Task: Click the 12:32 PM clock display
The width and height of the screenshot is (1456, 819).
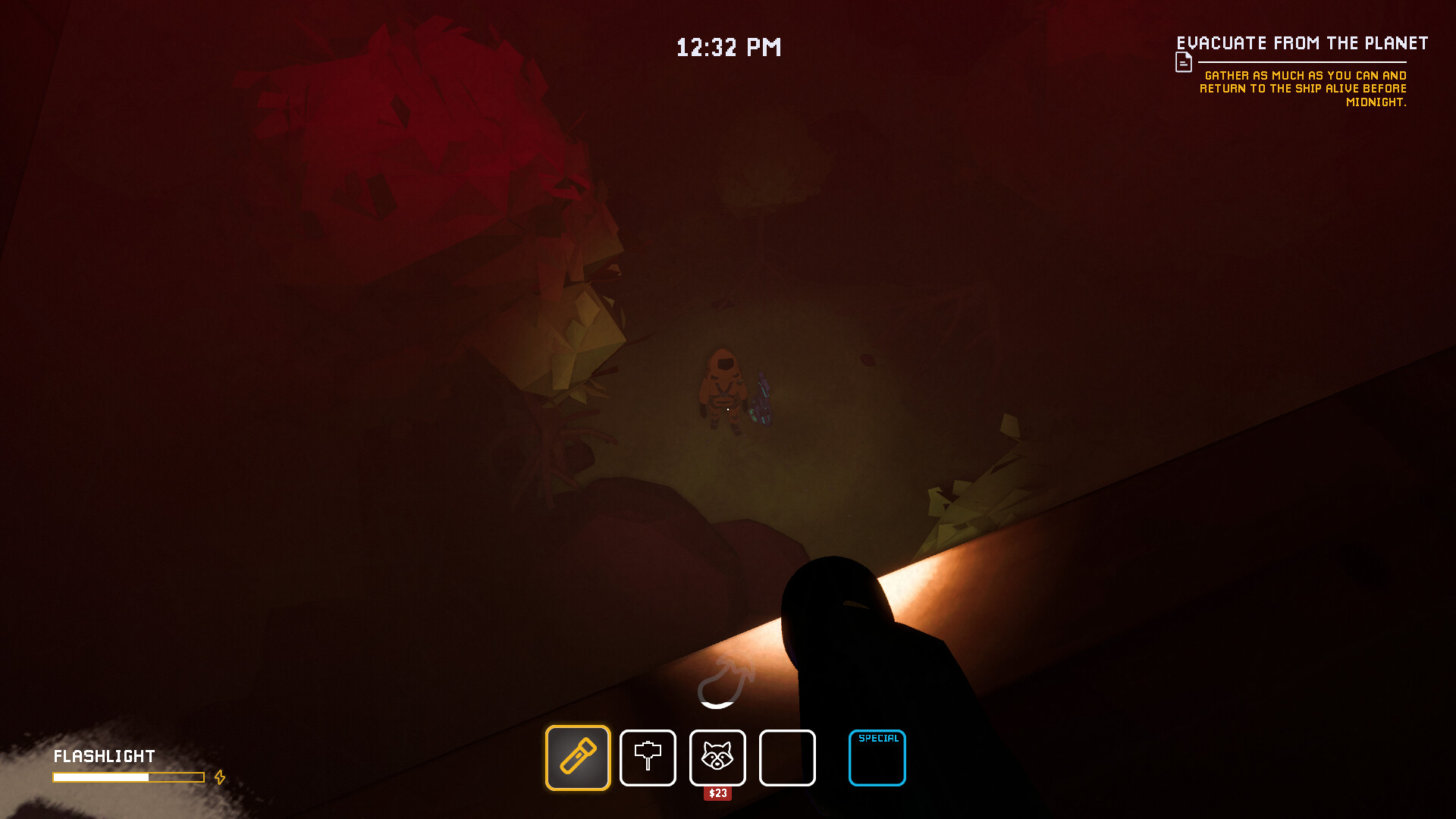Action: (728, 47)
